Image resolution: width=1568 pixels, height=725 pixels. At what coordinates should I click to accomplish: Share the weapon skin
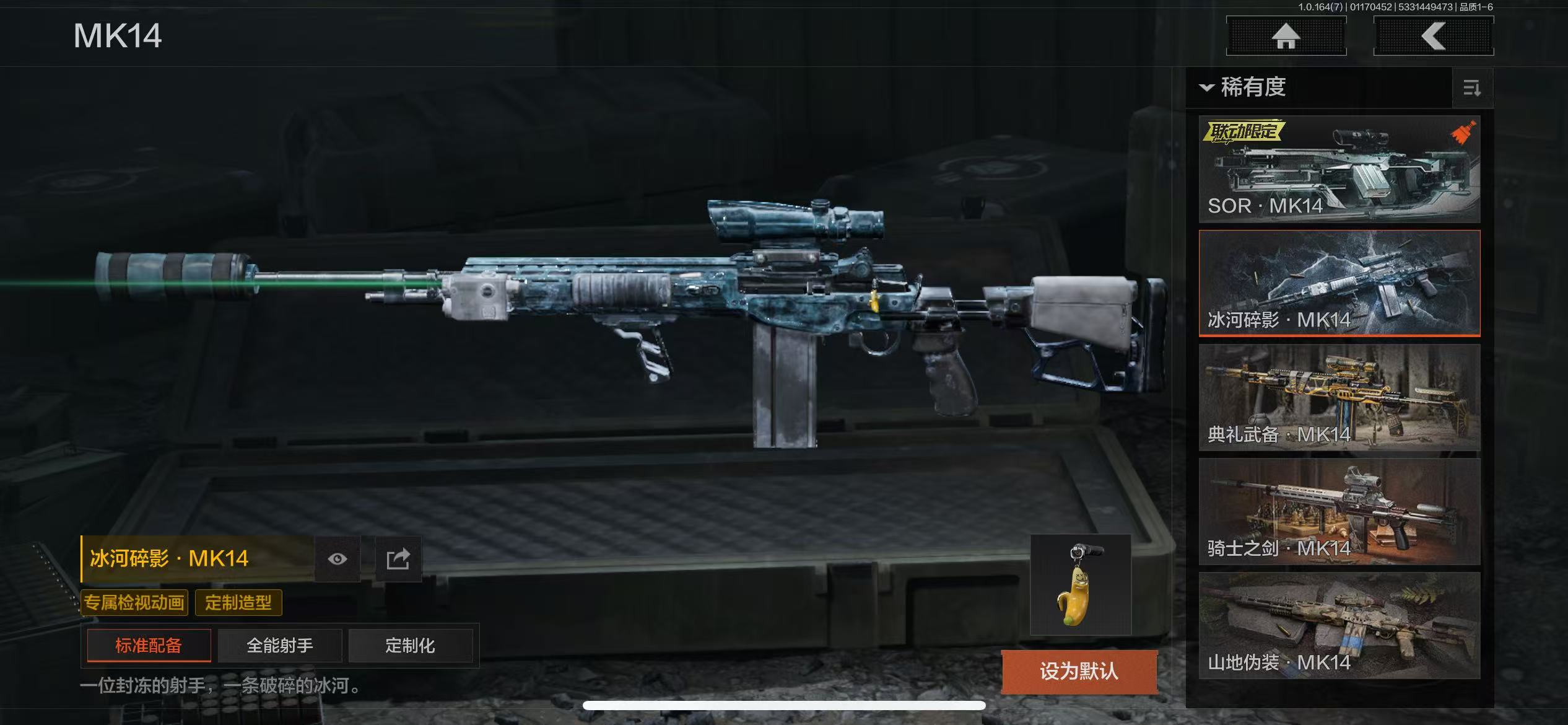(398, 559)
